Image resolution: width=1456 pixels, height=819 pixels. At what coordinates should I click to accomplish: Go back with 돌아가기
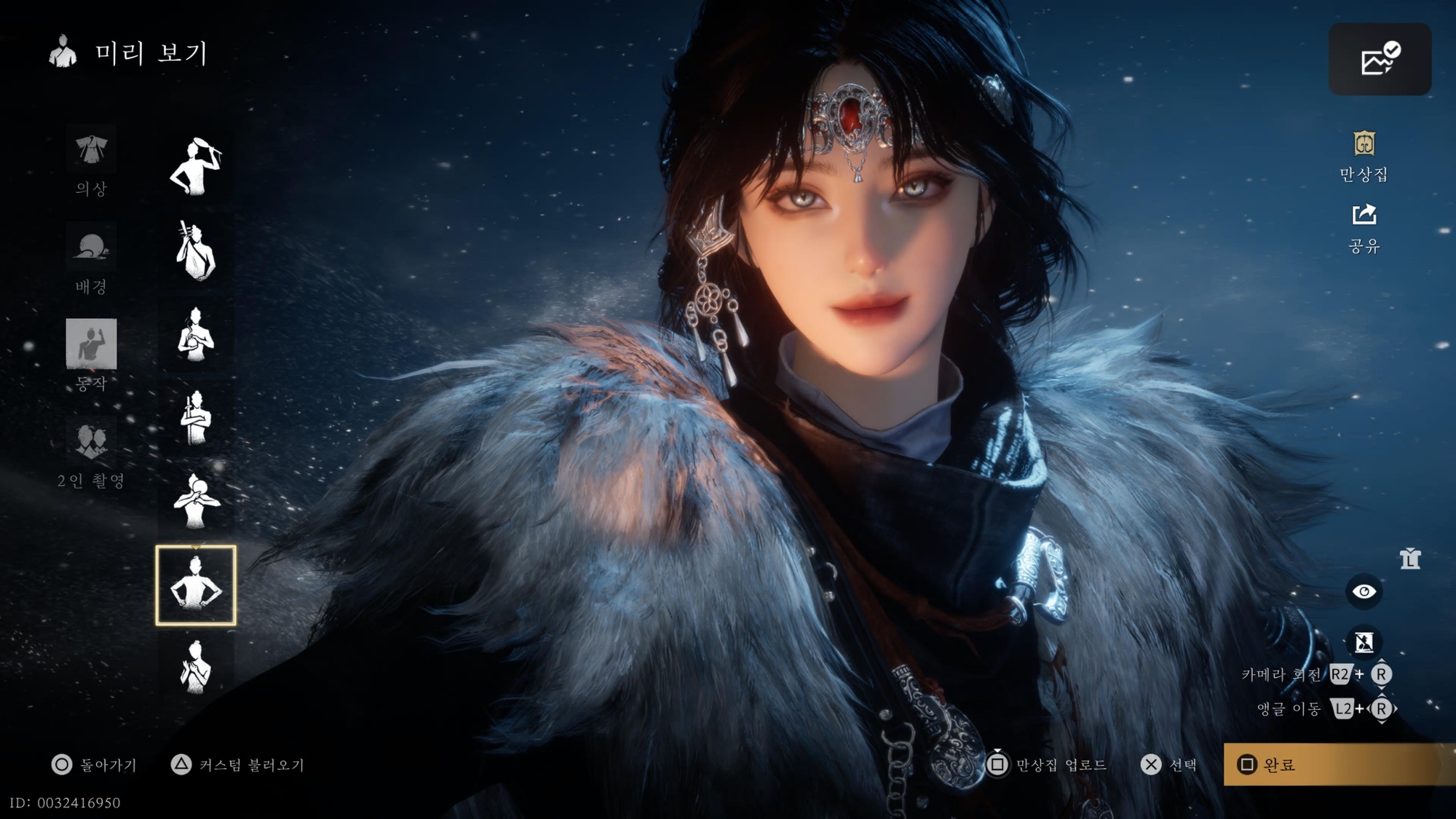(95, 764)
